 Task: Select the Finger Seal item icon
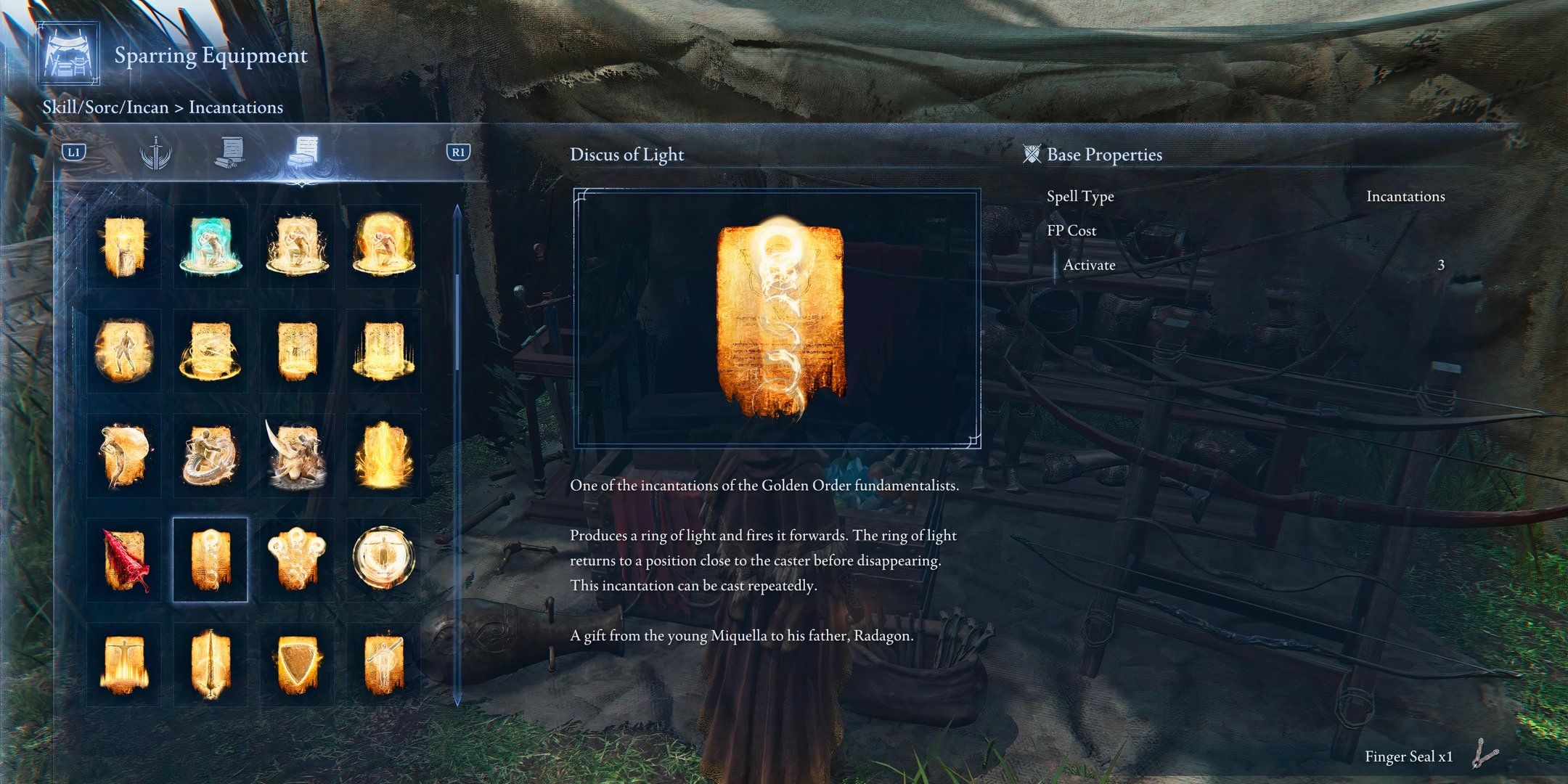[x=1485, y=755]
